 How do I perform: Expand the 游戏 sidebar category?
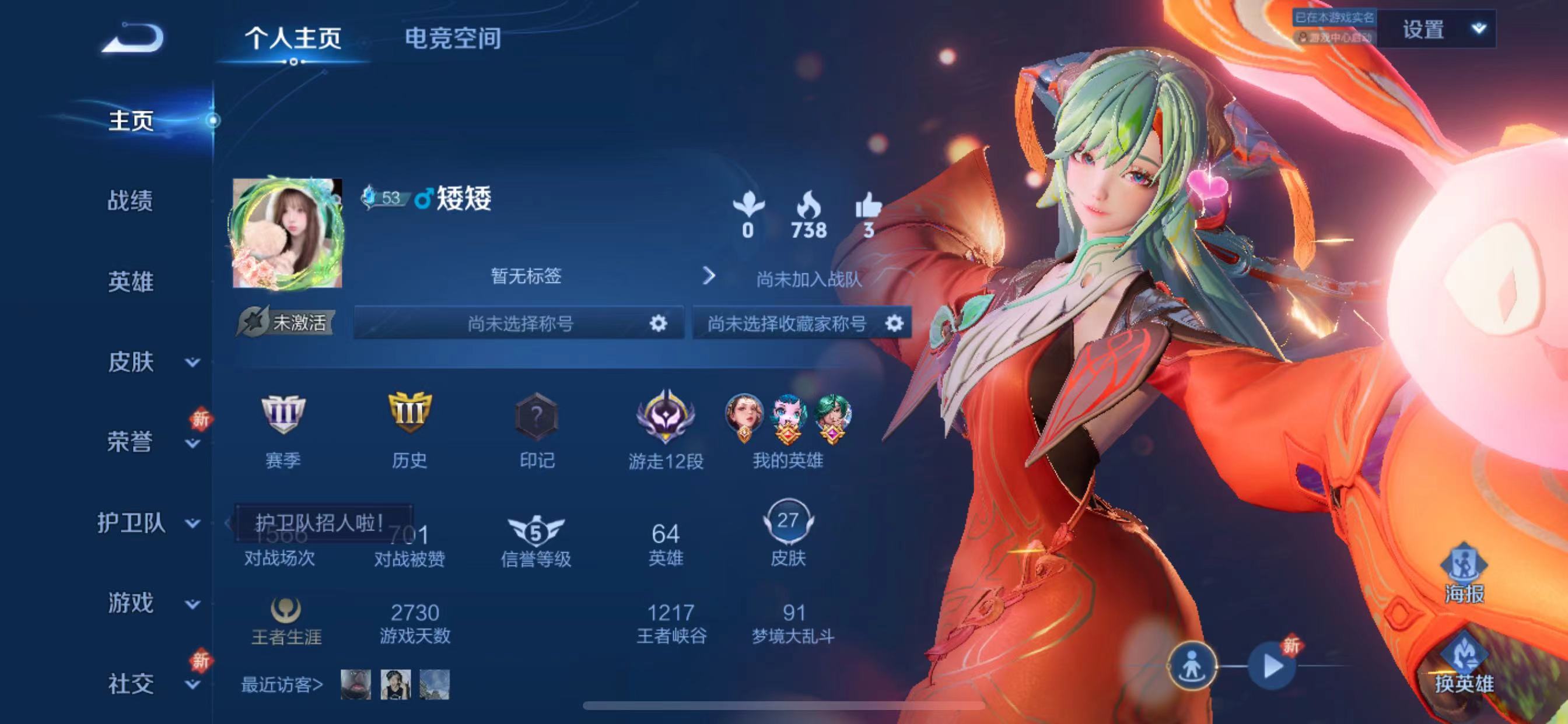tap(151, 603)
